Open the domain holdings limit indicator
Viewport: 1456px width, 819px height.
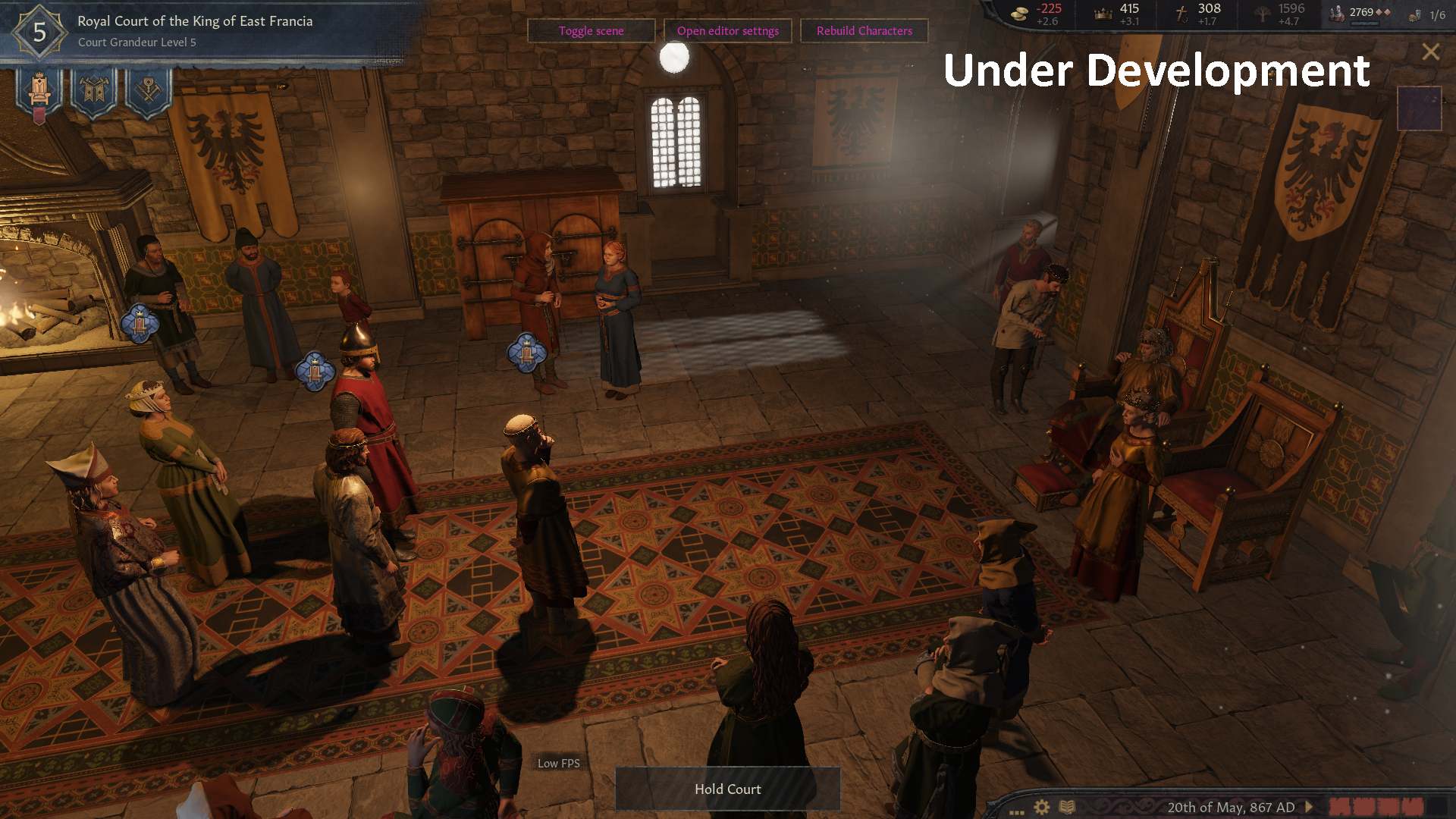pos(1428,15)
